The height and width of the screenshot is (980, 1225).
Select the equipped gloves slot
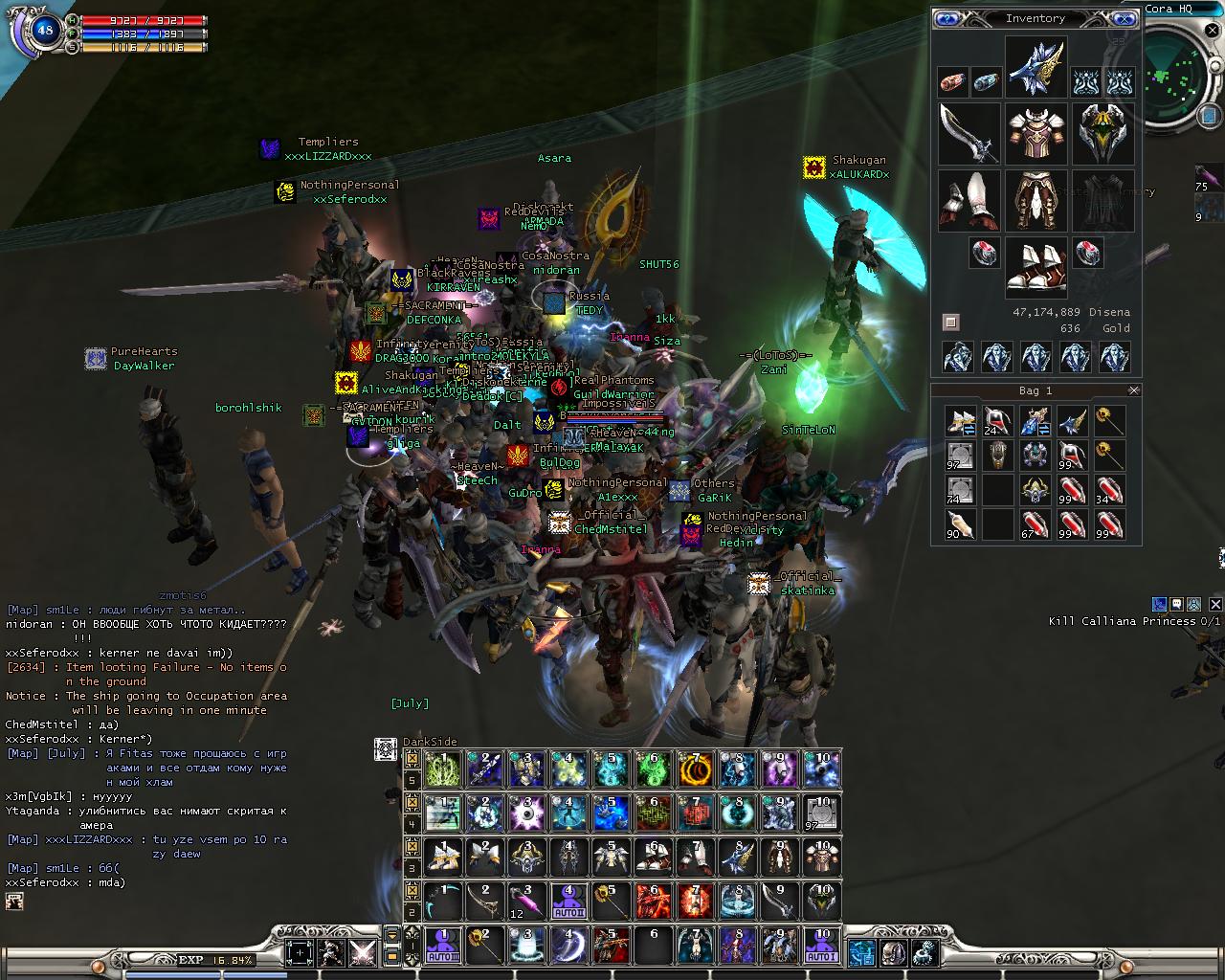point(969,200)
